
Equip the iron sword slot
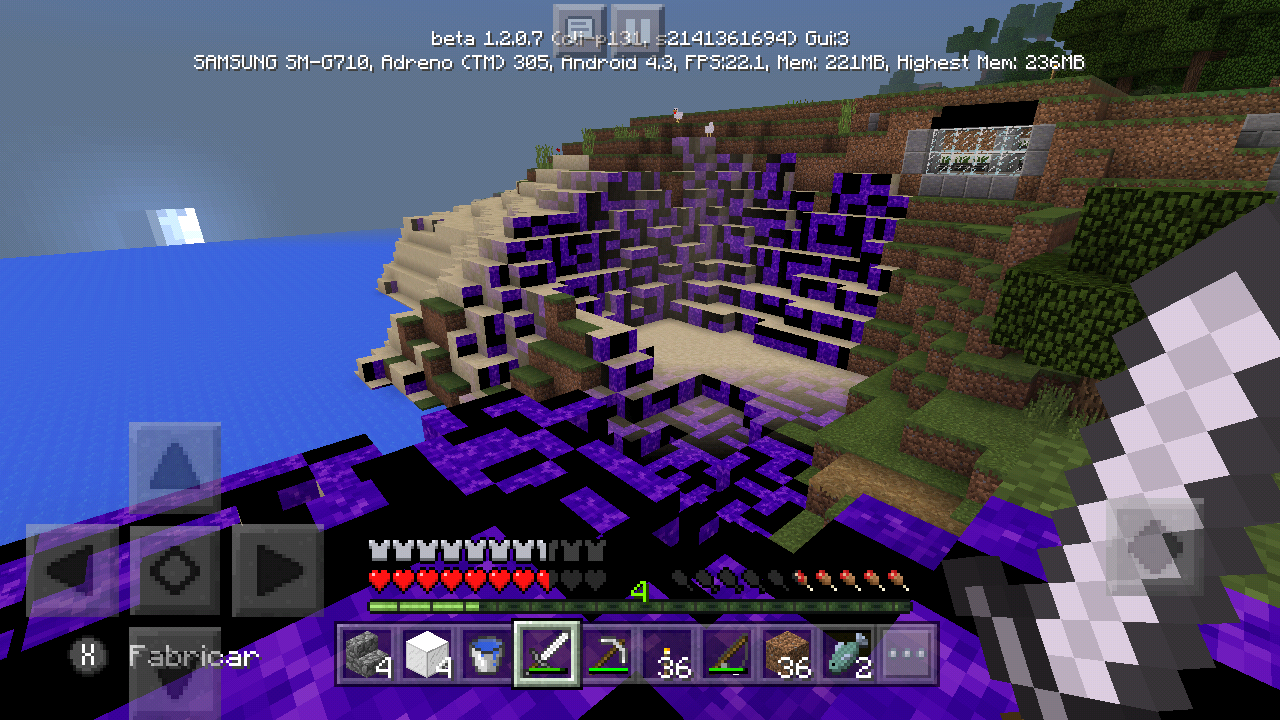coord(547,656)
